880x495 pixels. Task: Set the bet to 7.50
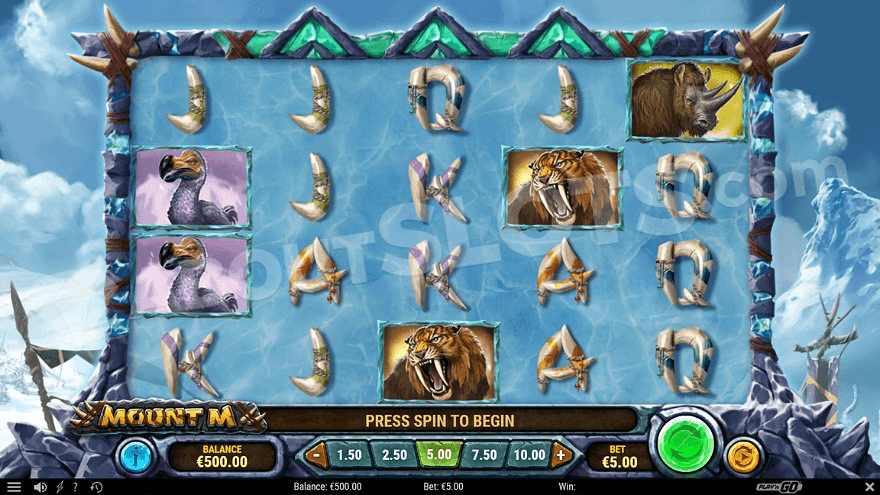(484, 455)
